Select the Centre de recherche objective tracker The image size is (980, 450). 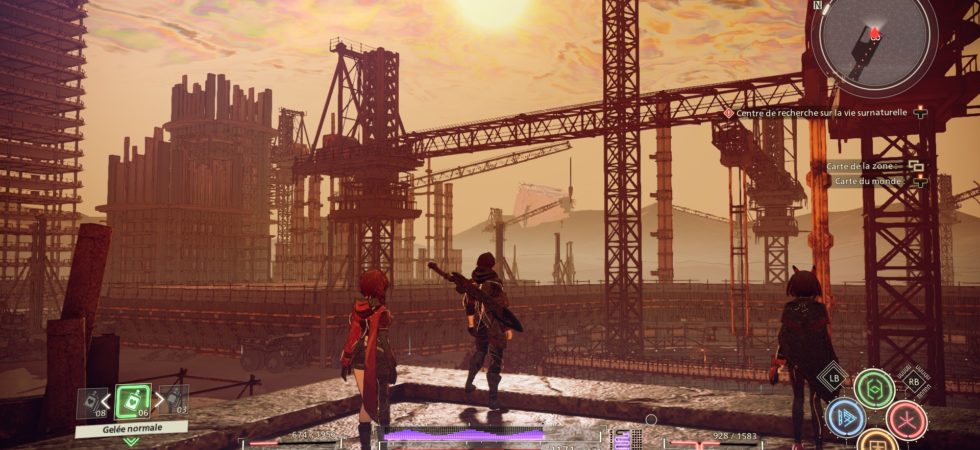coord(820,113)
